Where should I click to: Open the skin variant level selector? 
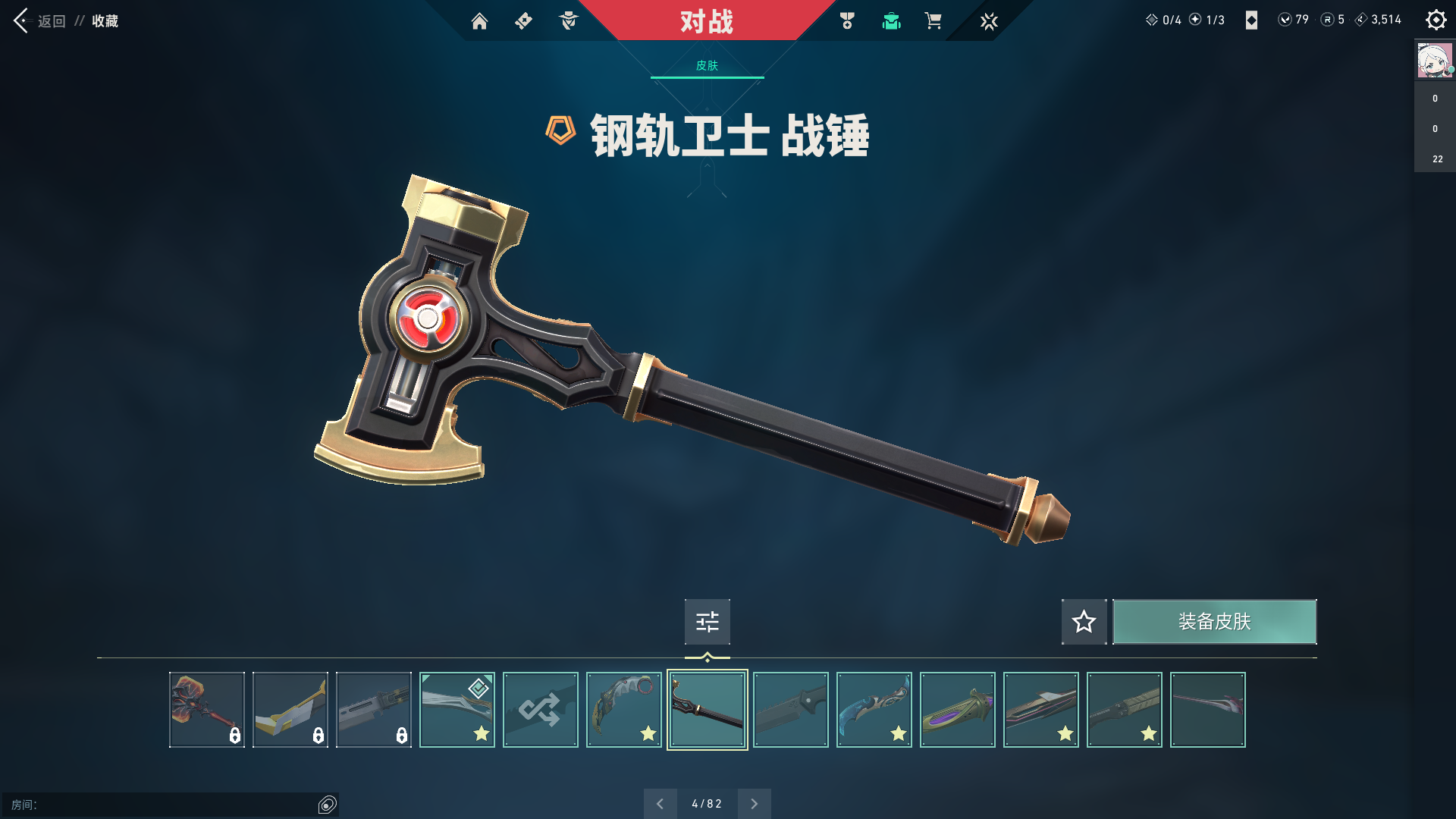tap(707, 621)
